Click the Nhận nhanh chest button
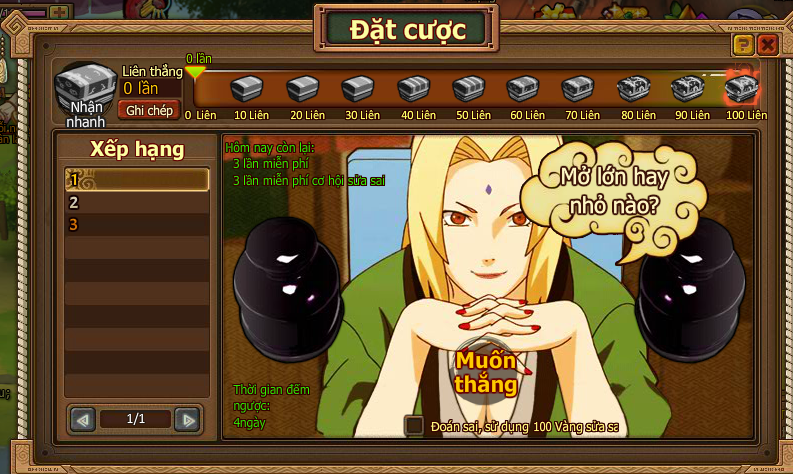 (86, 91)
